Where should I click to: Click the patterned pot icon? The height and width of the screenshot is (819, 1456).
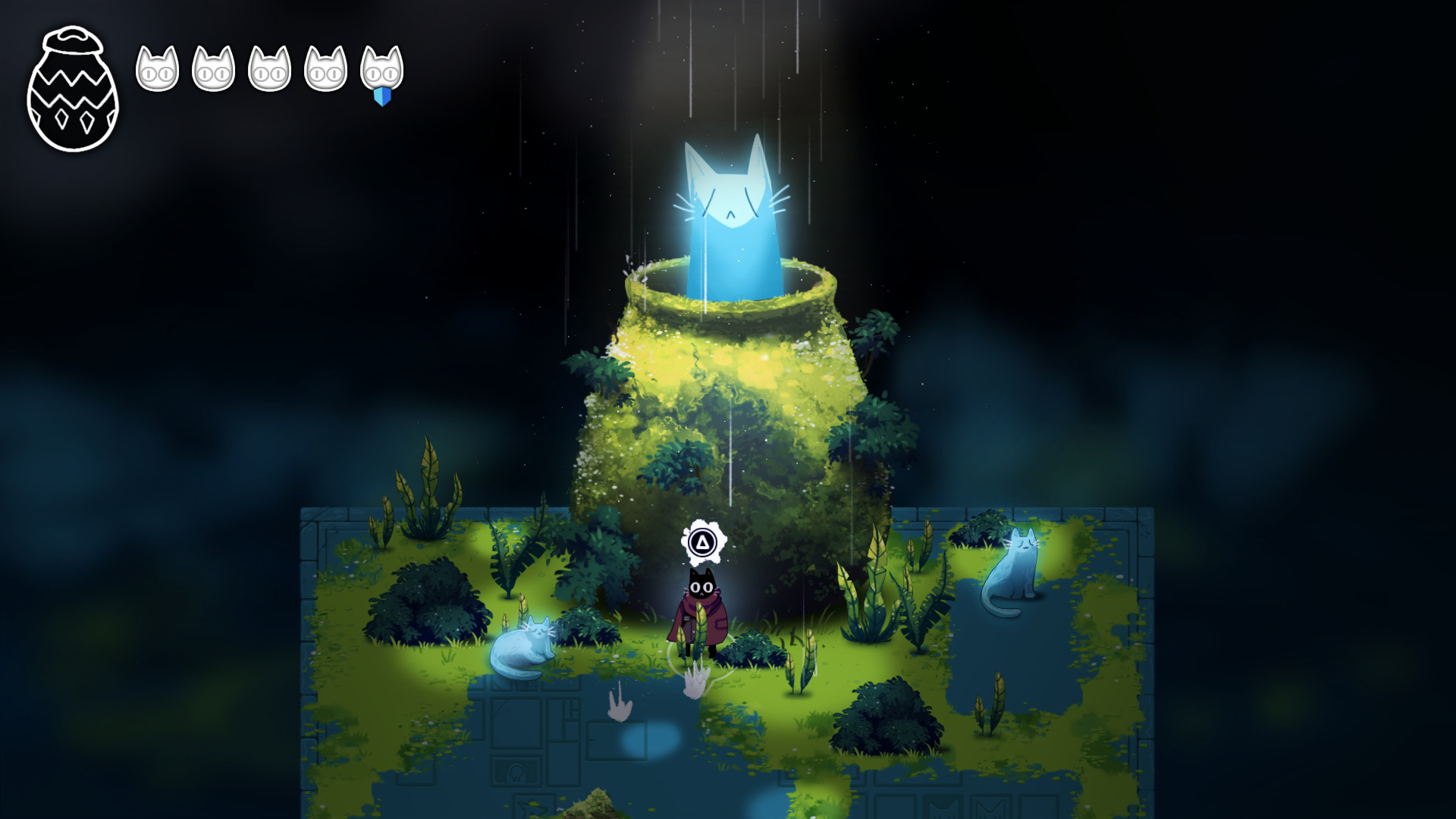(73, 89)
